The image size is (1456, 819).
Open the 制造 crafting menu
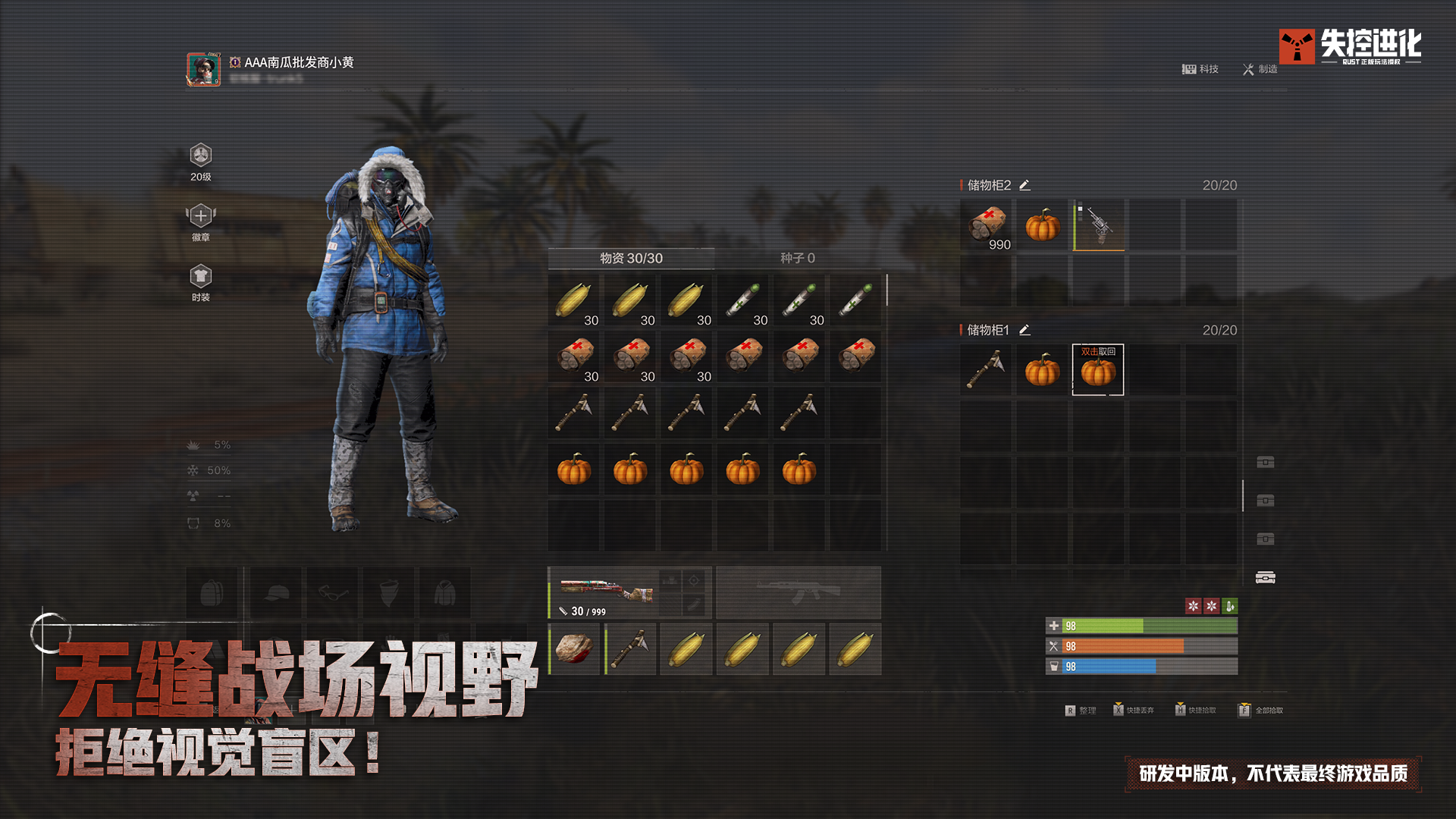tap(1259, 69)
